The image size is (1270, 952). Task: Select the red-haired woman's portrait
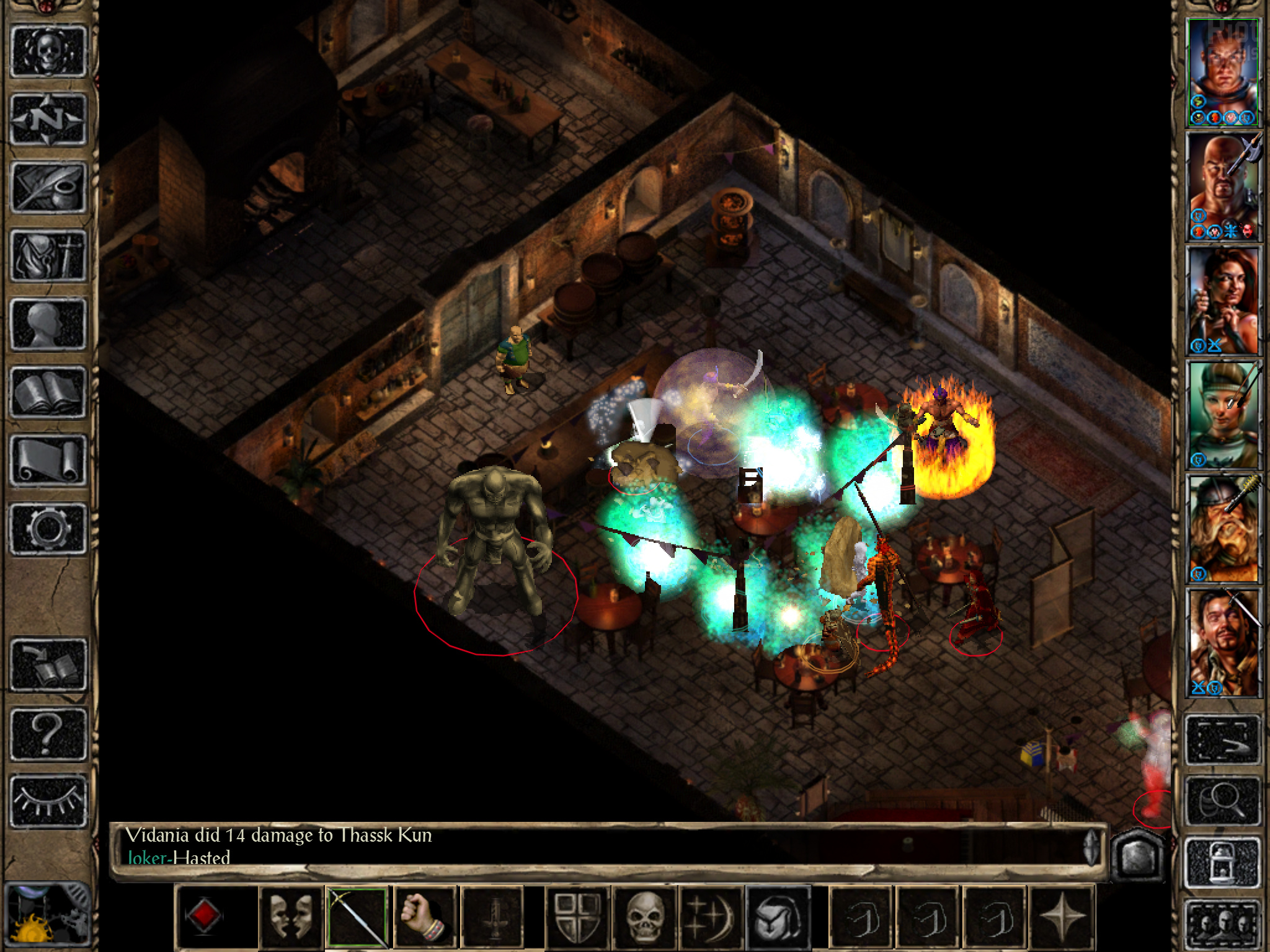coord(1223,300)
